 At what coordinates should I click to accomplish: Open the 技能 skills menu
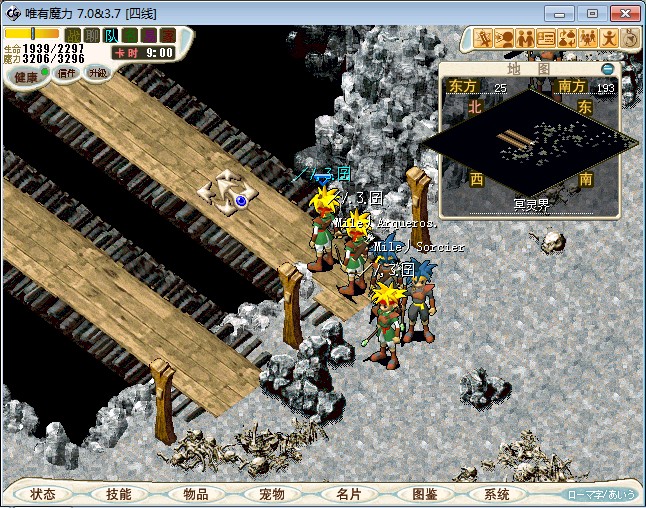pos(119,494)
